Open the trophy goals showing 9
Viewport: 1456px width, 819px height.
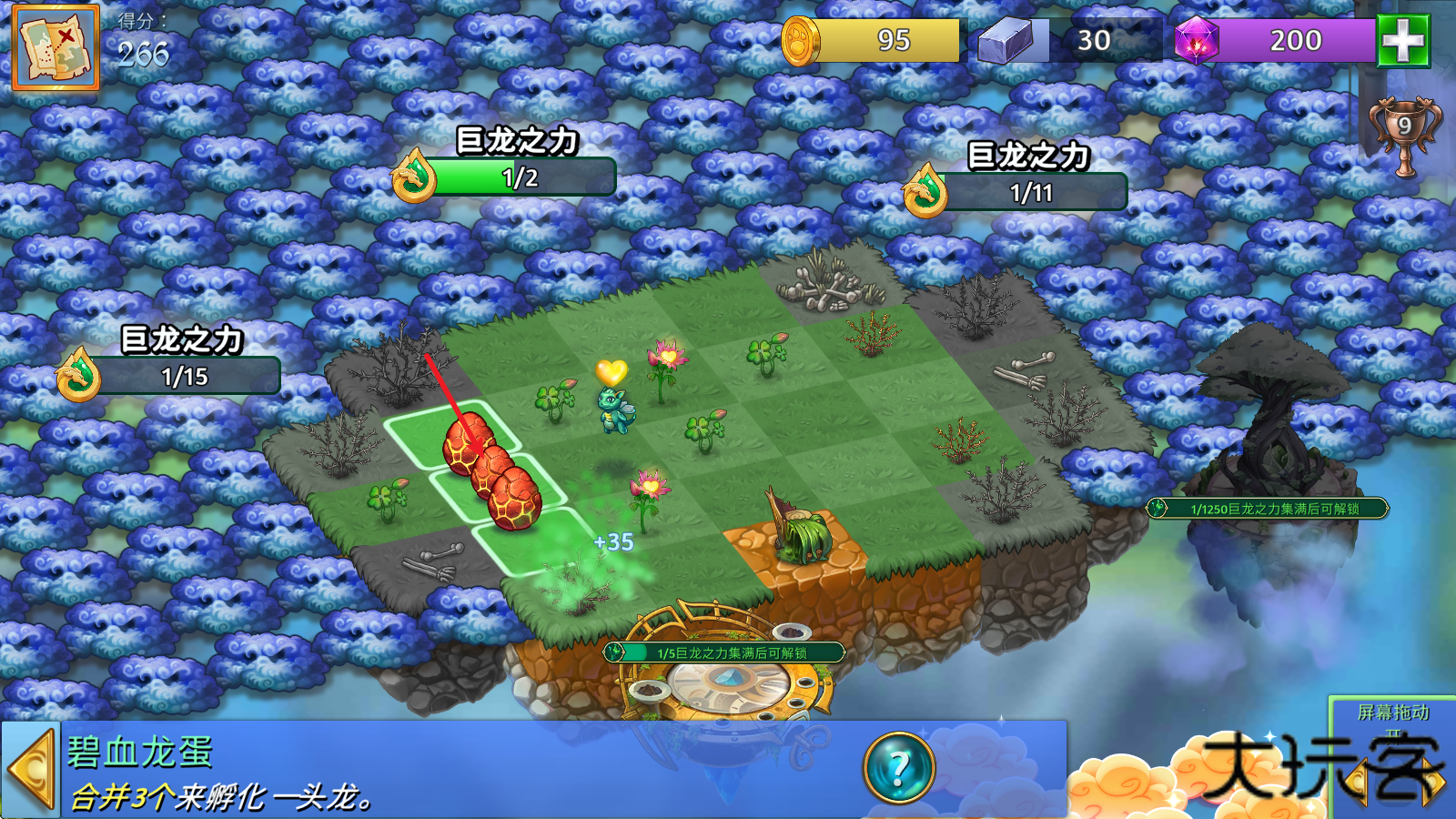(1404, 133)
